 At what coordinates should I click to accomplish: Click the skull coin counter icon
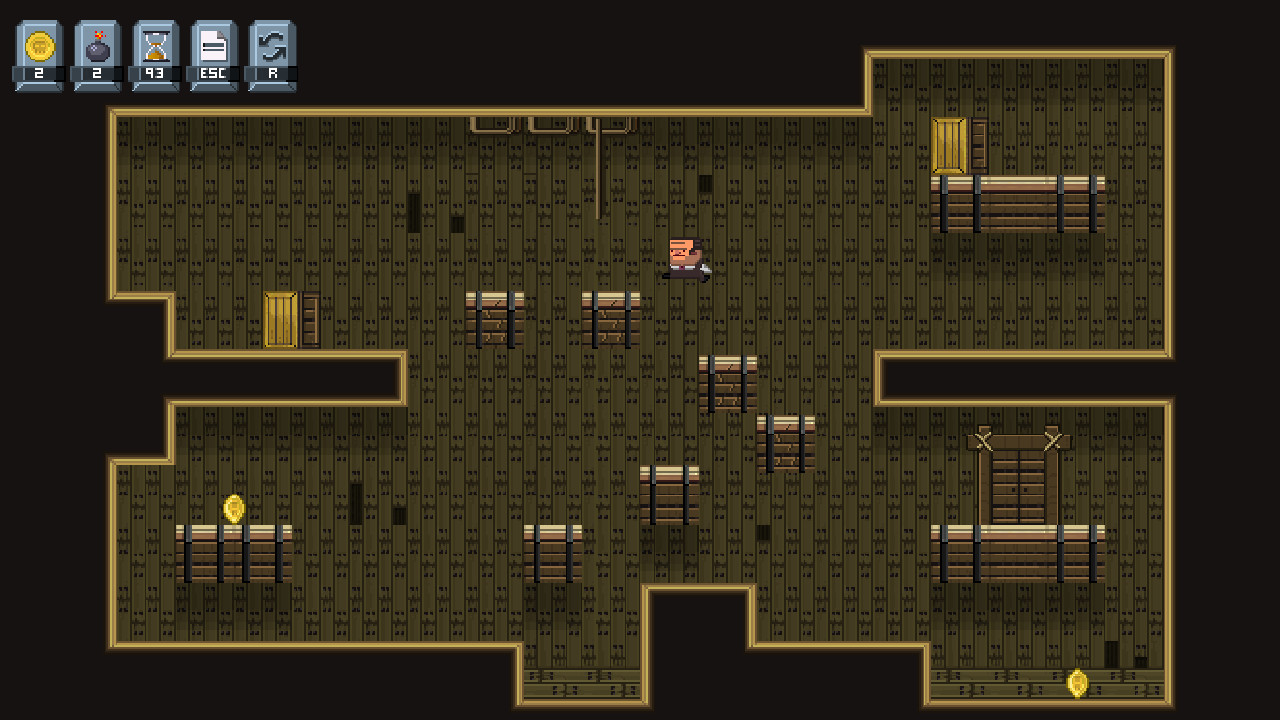pyautogui.click(x=38, y=44)
